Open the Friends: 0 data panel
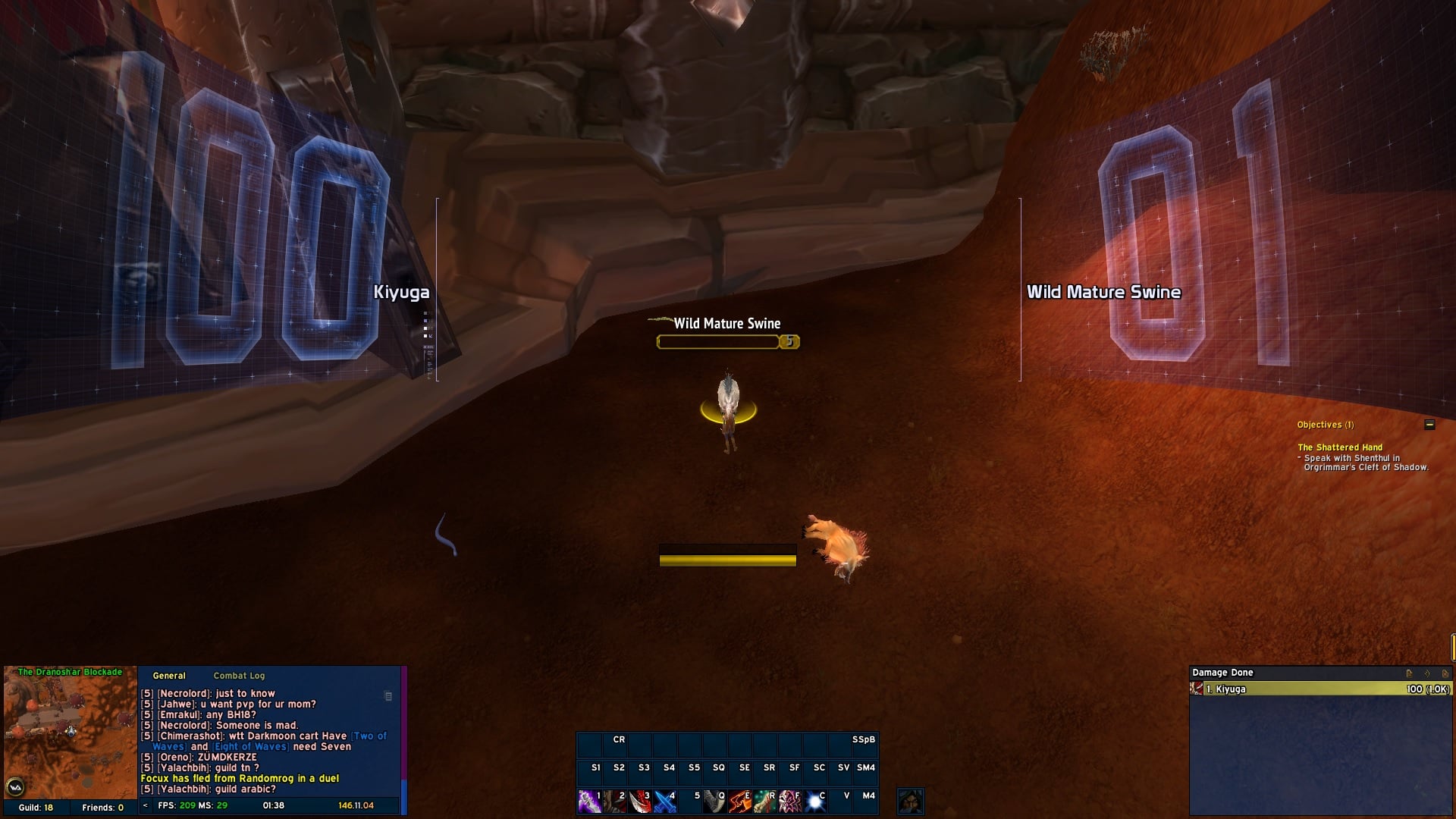This screenshot has height=819, width=1456. pos(102,808)
